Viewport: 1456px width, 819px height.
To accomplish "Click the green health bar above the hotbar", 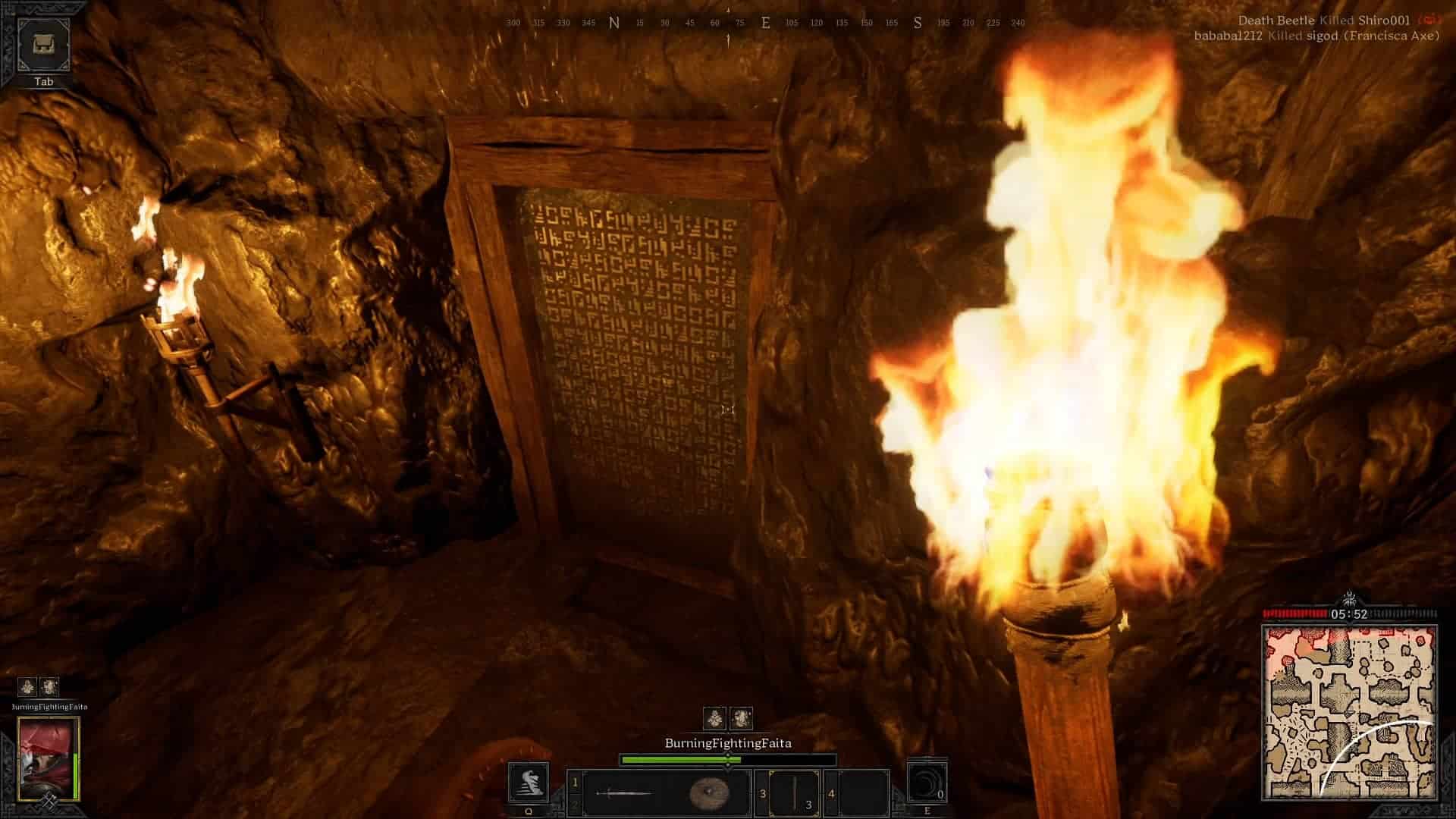I will [682, 758].
